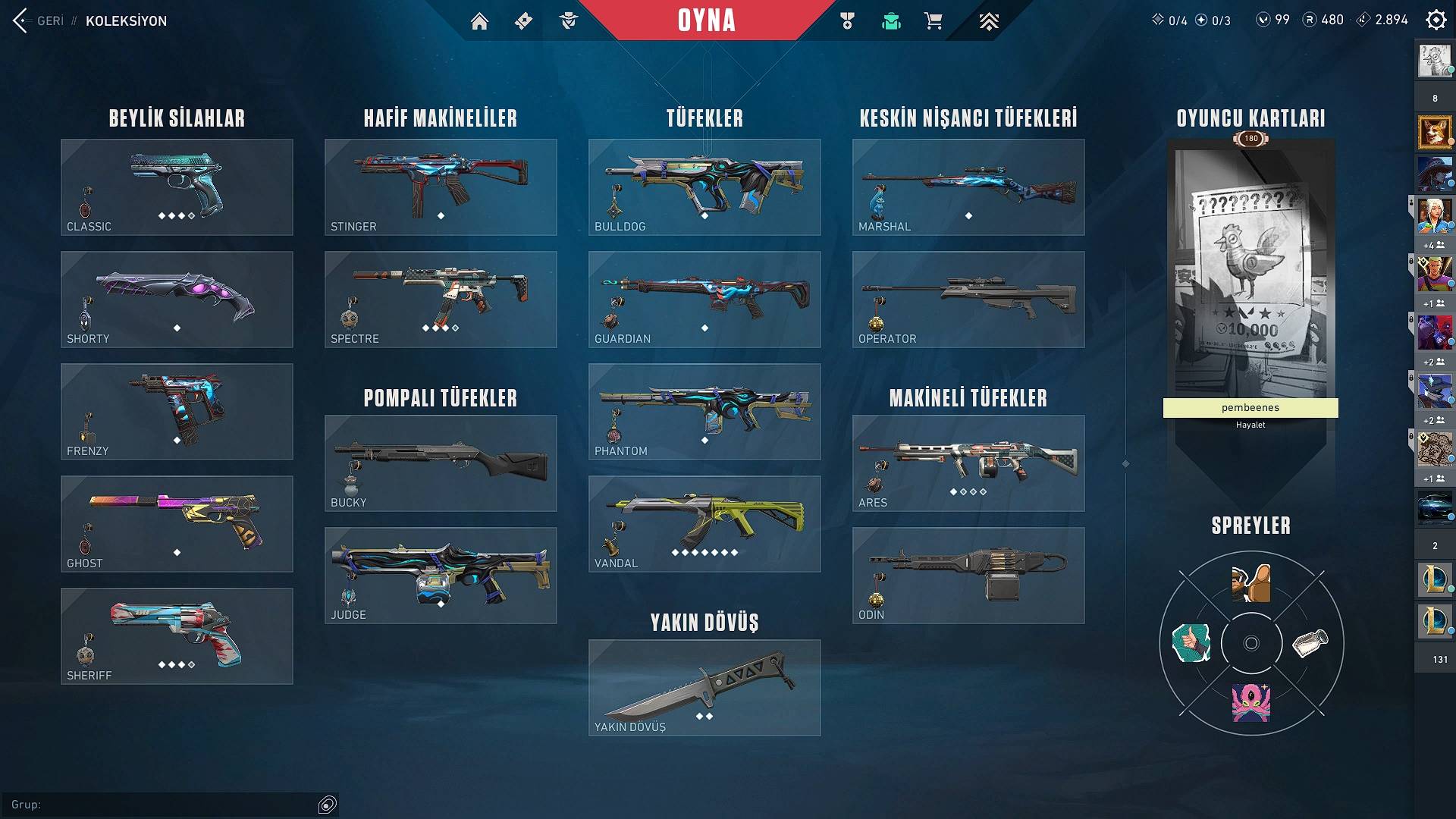Go back using the GERİ arrow
Viewport: 1456px width, 819px height.
click(20, 20)
